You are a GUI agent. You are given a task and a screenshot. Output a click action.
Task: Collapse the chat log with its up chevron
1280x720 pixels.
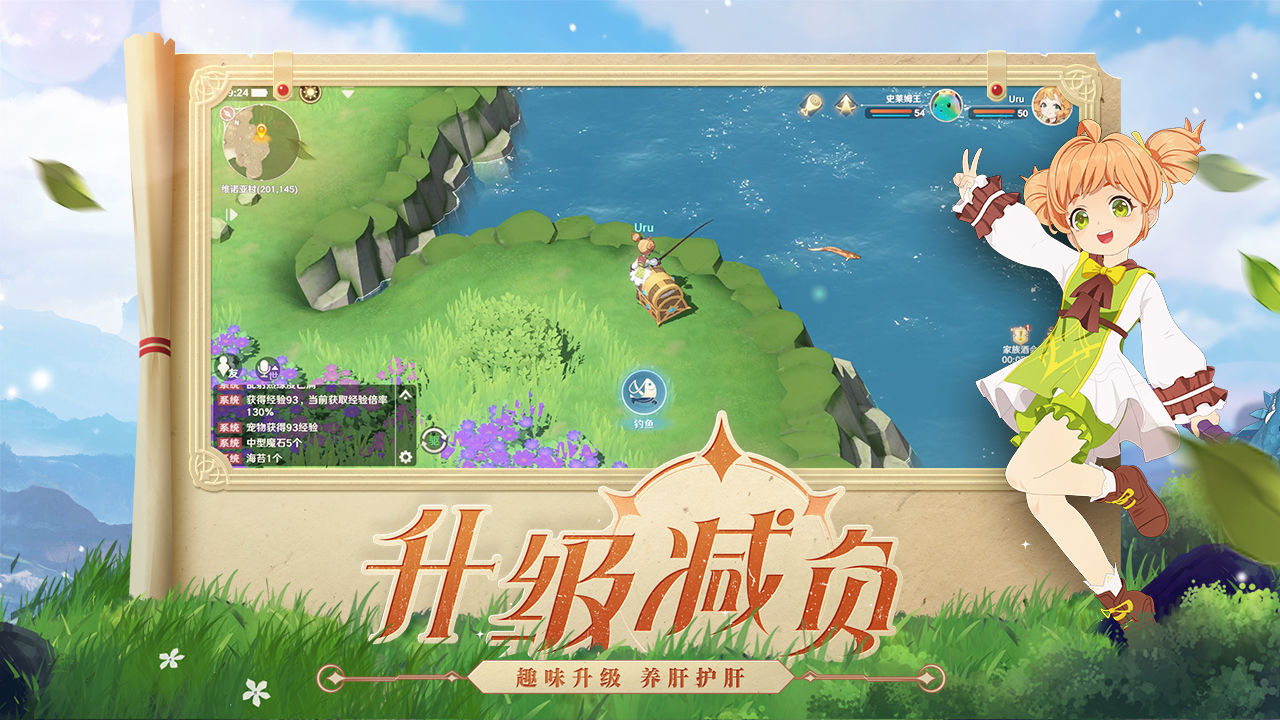[406, 396]
